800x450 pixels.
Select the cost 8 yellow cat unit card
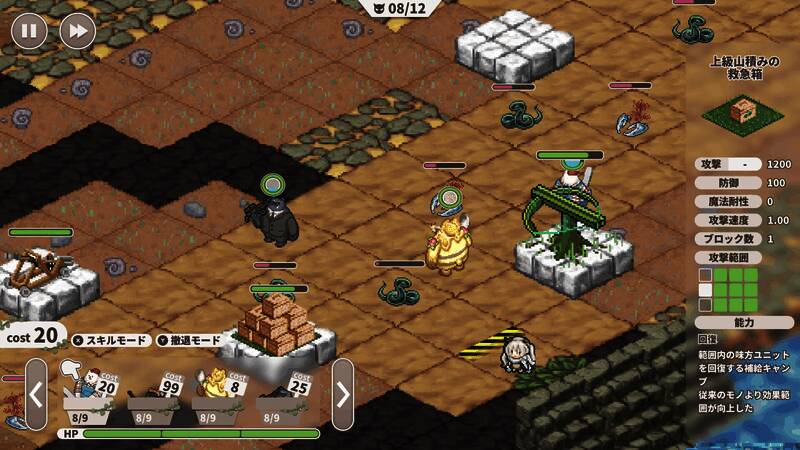click(217, 392)
